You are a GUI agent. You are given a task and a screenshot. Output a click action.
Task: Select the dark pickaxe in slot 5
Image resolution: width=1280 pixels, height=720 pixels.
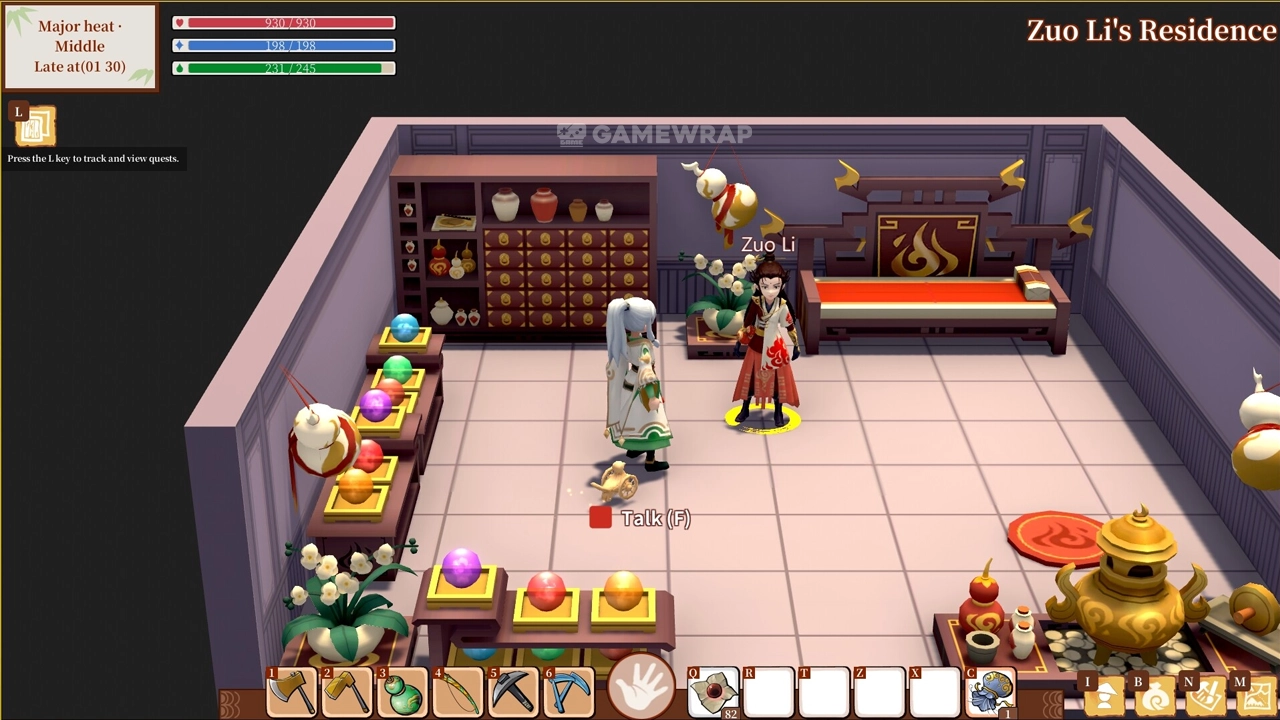point(515,692)
